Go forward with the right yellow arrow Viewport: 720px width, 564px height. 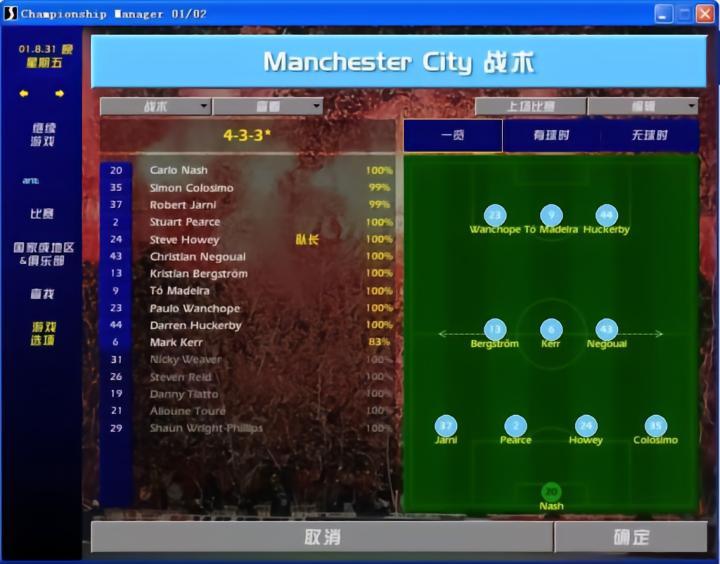point(59,94)
